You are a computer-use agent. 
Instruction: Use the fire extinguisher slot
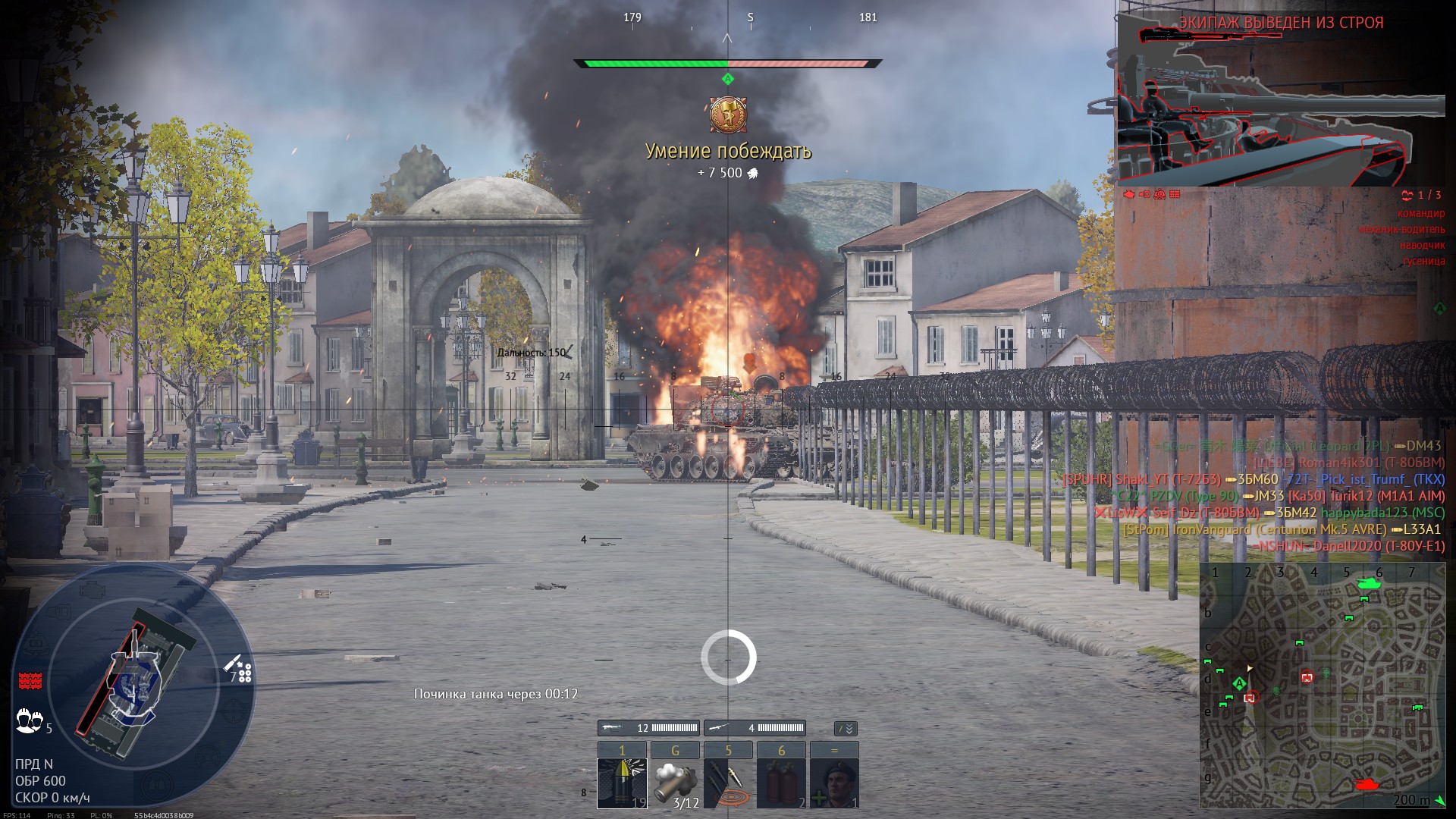[781, 783]
